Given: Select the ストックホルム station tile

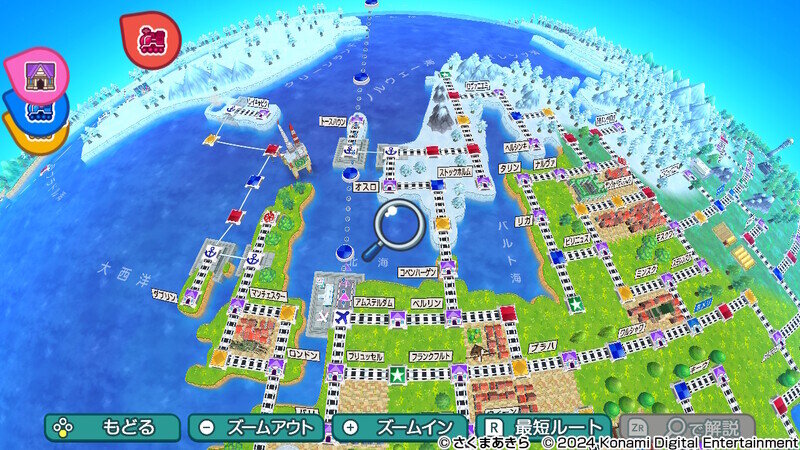Looking at the screenshot, I should 483,182.
